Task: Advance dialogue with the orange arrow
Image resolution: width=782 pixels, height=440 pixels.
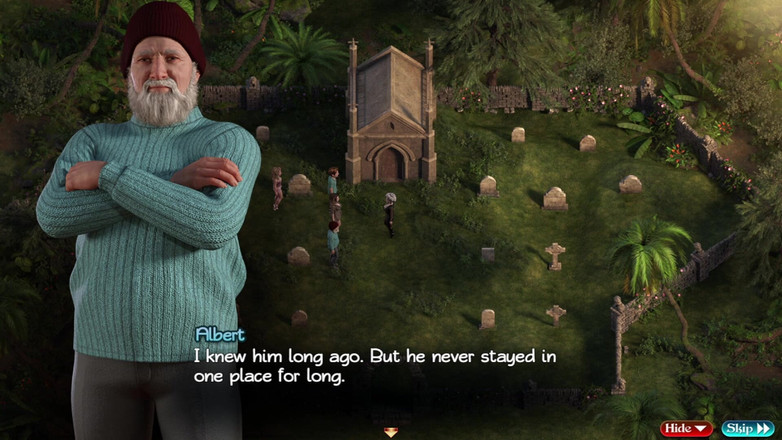Action: [391, 432]
